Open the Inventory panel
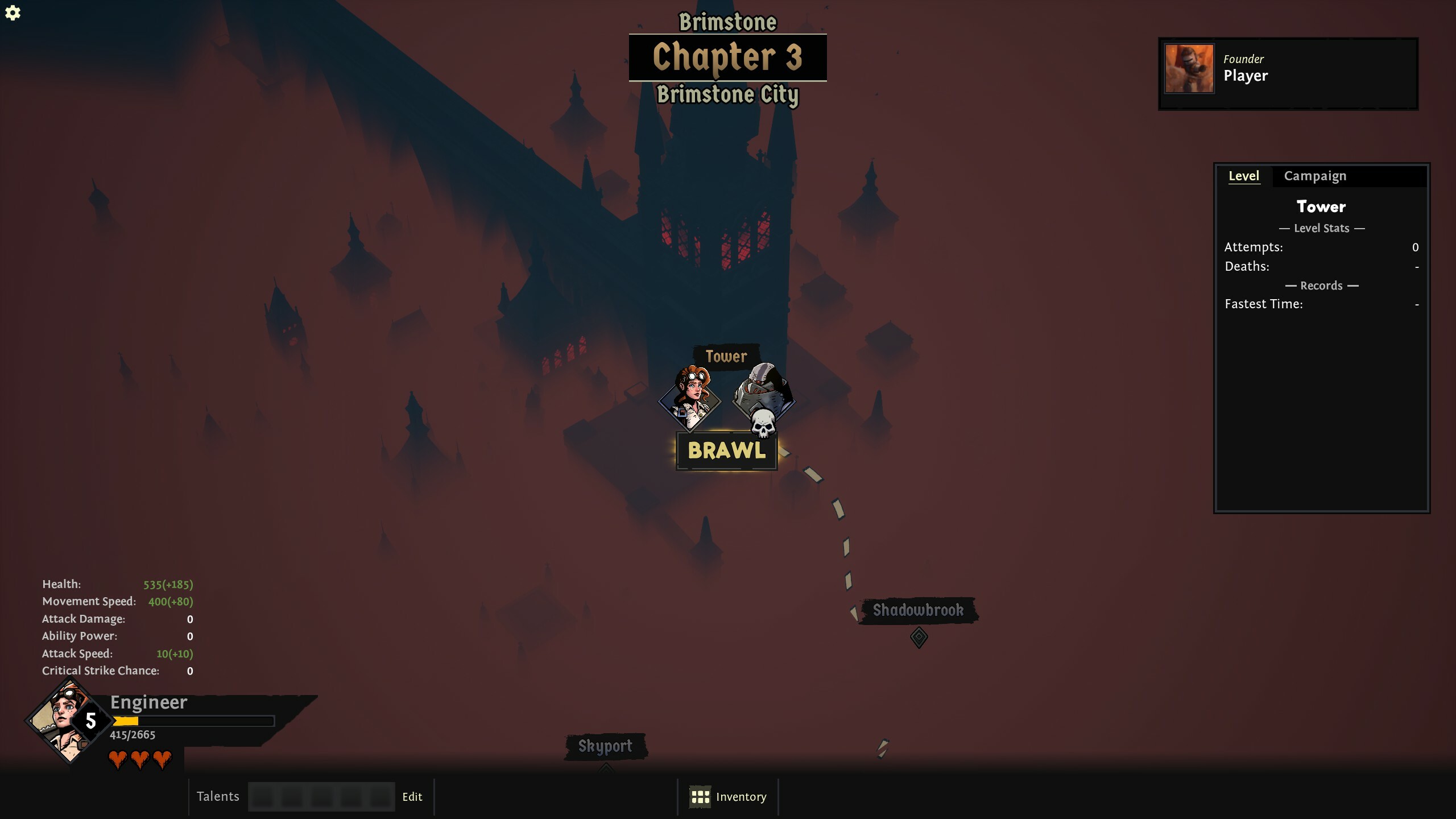1456x819 pixels. click(x=741, y=796)
